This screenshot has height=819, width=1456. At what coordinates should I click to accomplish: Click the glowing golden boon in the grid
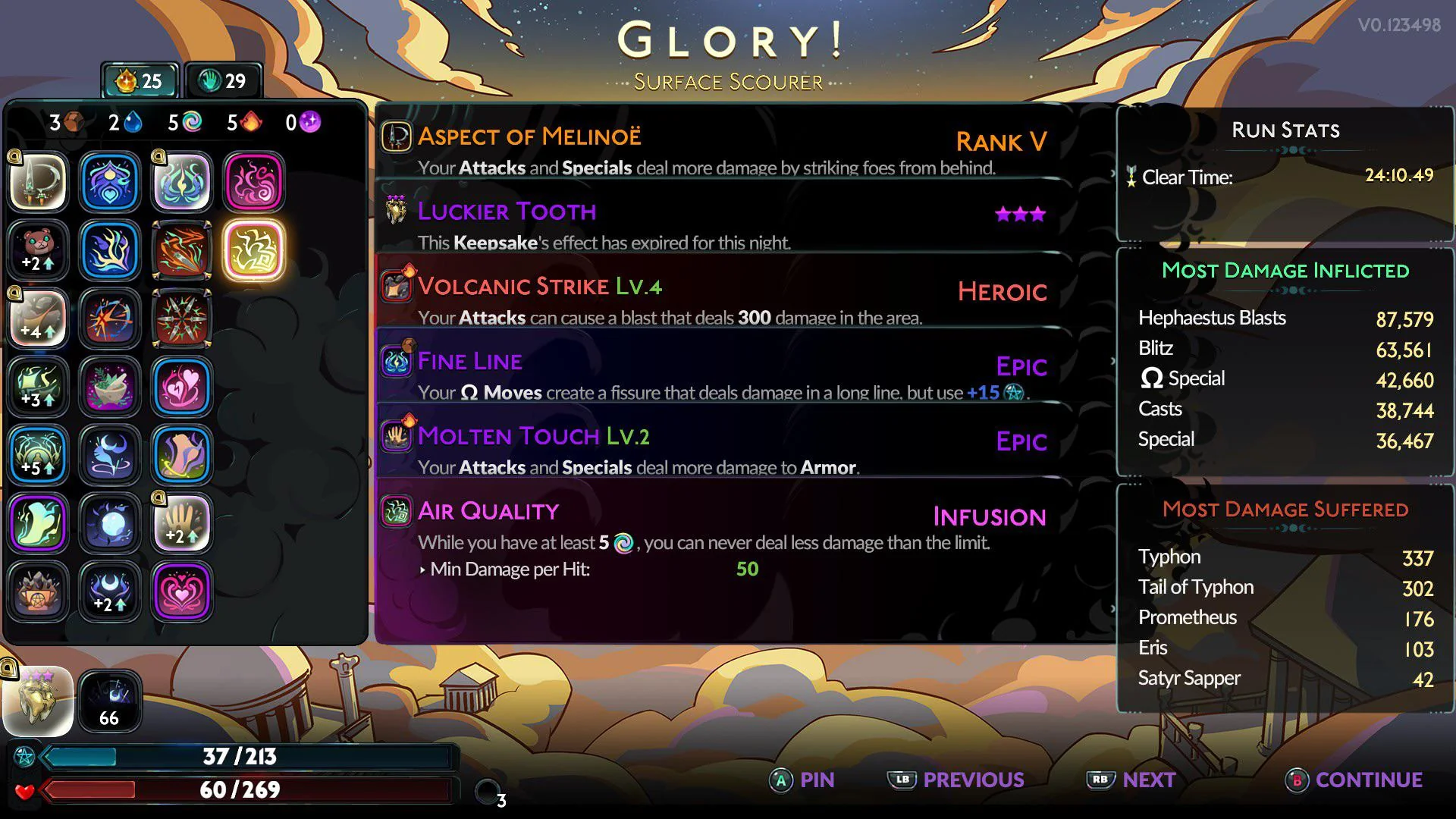coord(255,250)
